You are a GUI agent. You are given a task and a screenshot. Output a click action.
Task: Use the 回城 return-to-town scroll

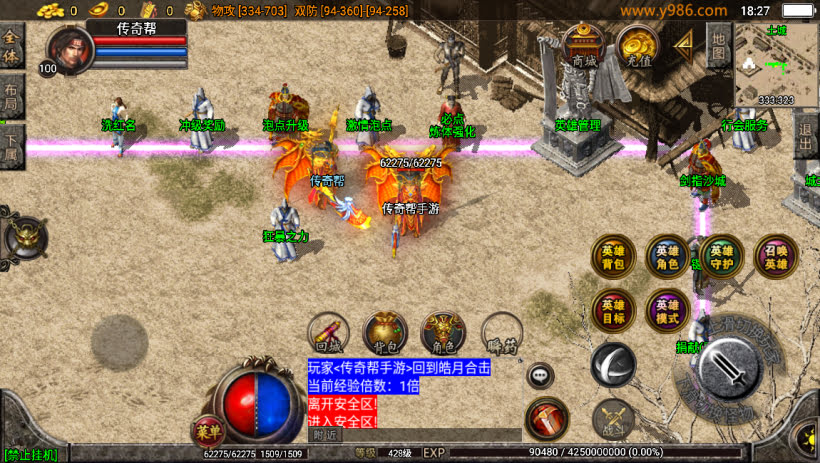click(329, 333)
